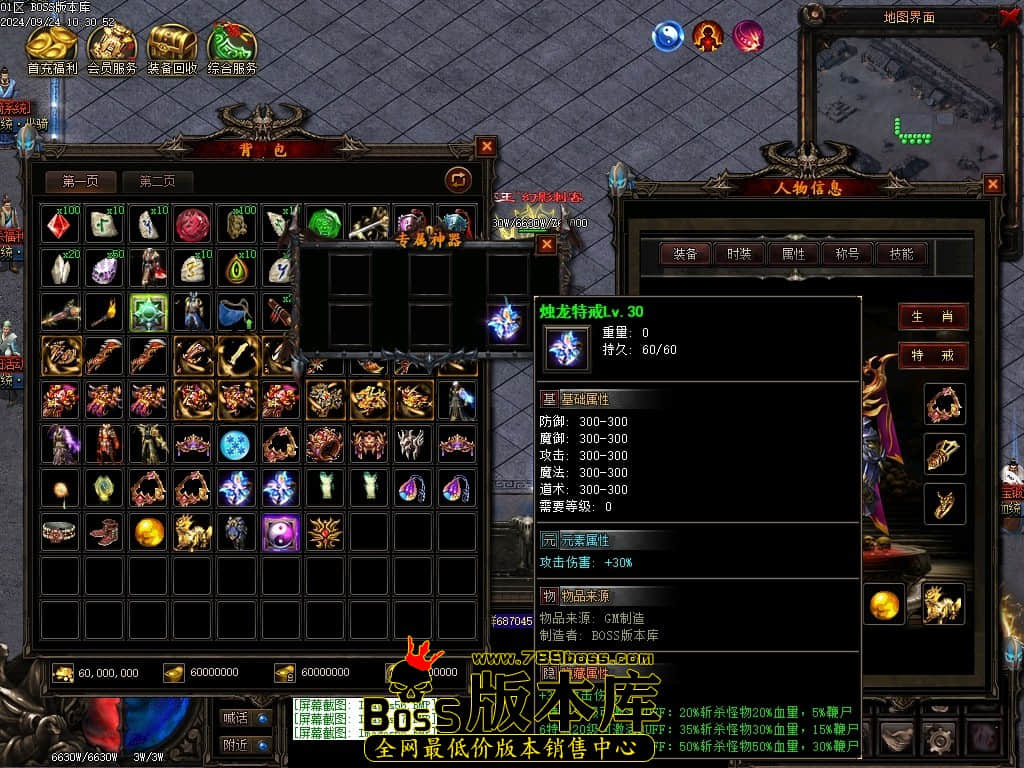
Task: Close the 背包 backpack window
Action: point(486,147)
